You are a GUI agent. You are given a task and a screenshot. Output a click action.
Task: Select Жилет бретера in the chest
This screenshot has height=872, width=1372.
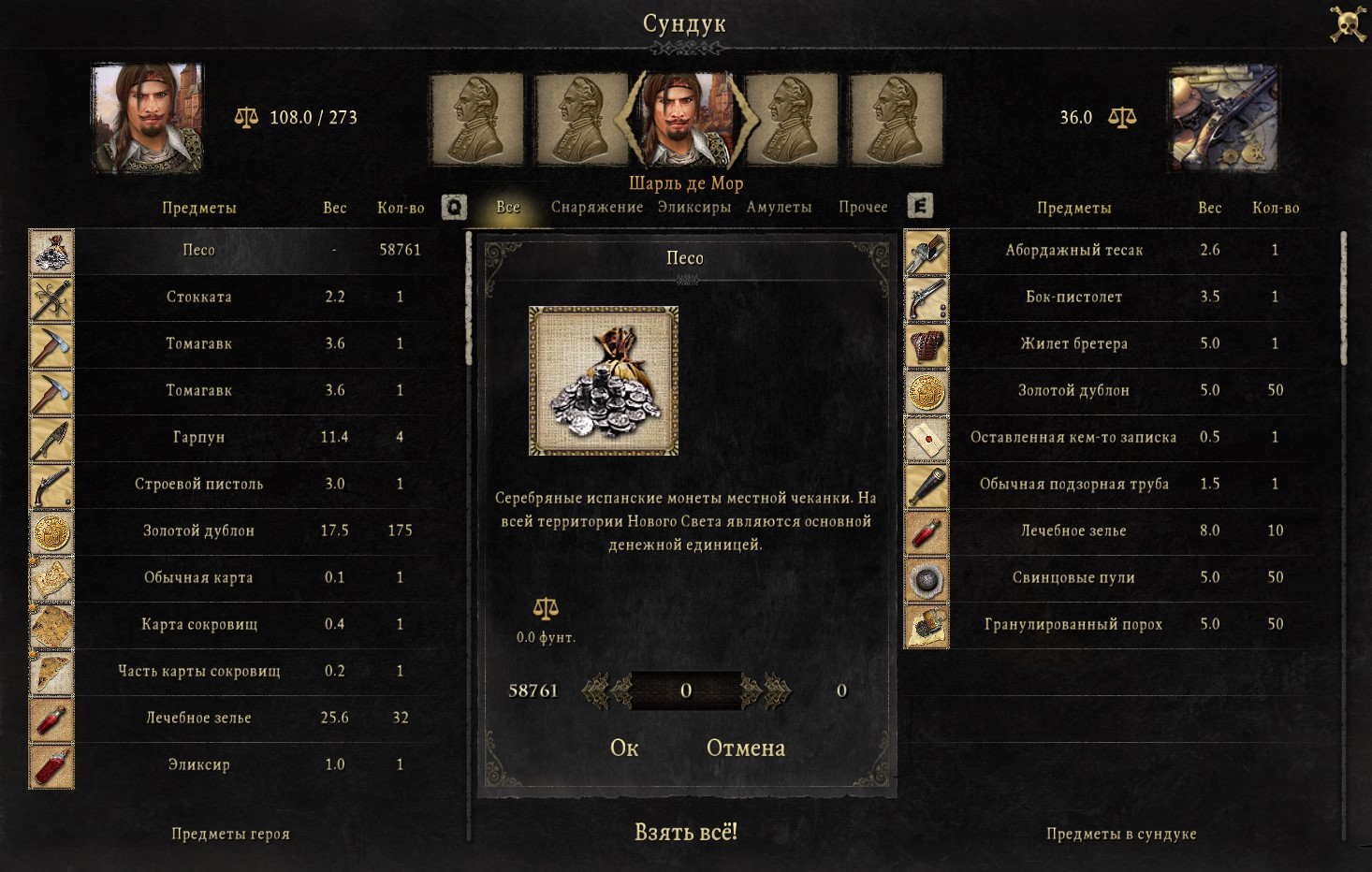[1073, 343]
